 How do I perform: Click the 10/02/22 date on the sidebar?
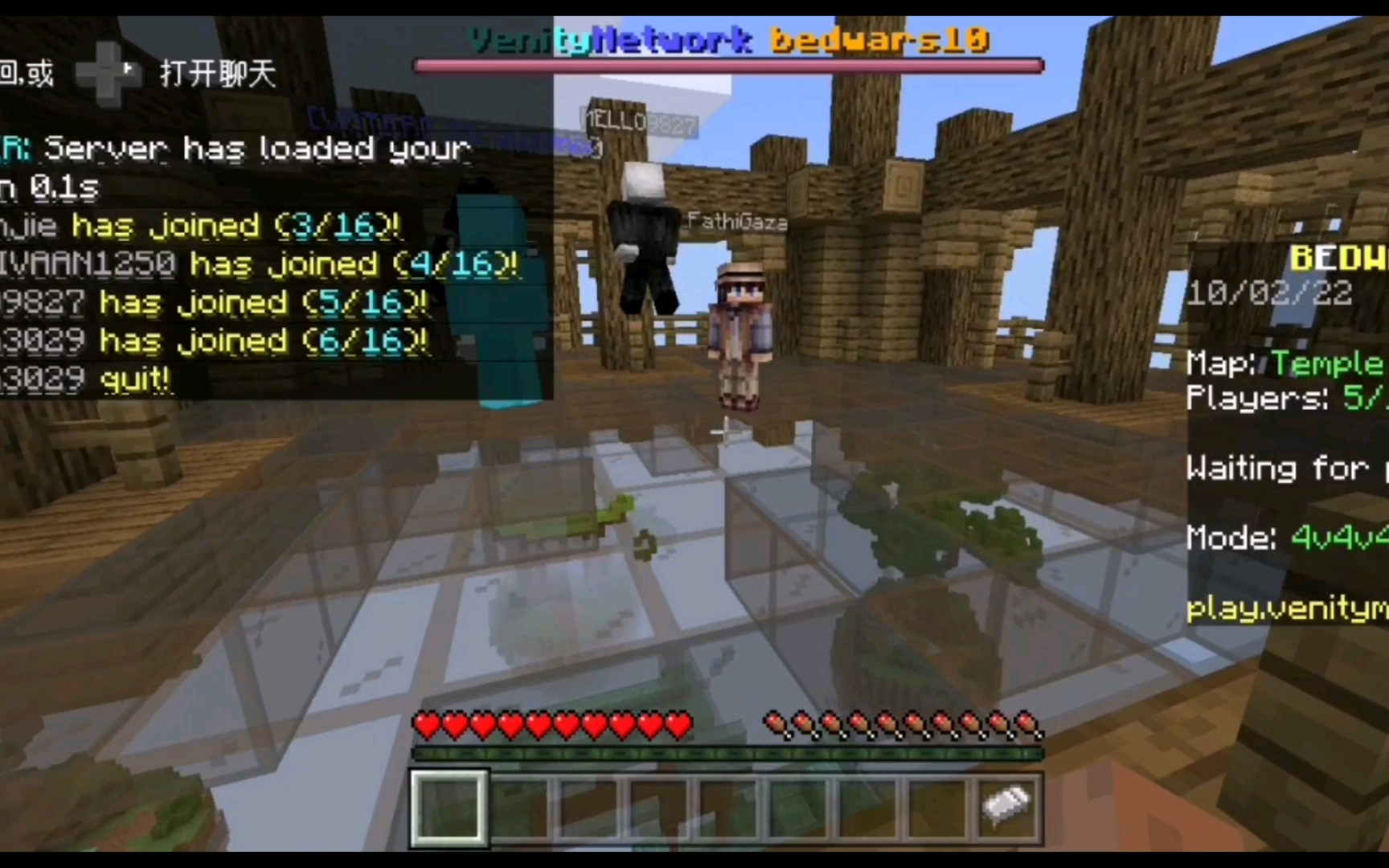(x=1270, y=293)
